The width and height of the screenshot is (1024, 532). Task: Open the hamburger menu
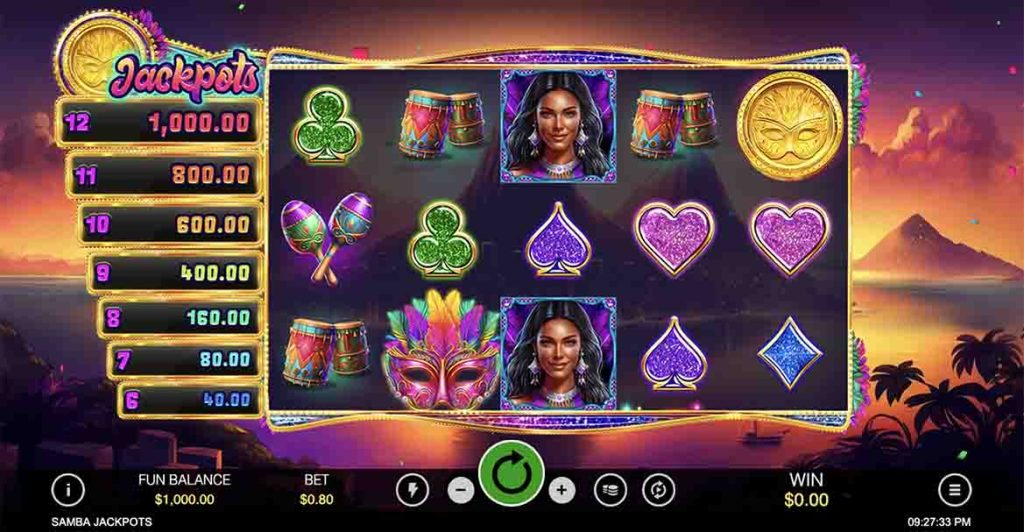[955, 490]
